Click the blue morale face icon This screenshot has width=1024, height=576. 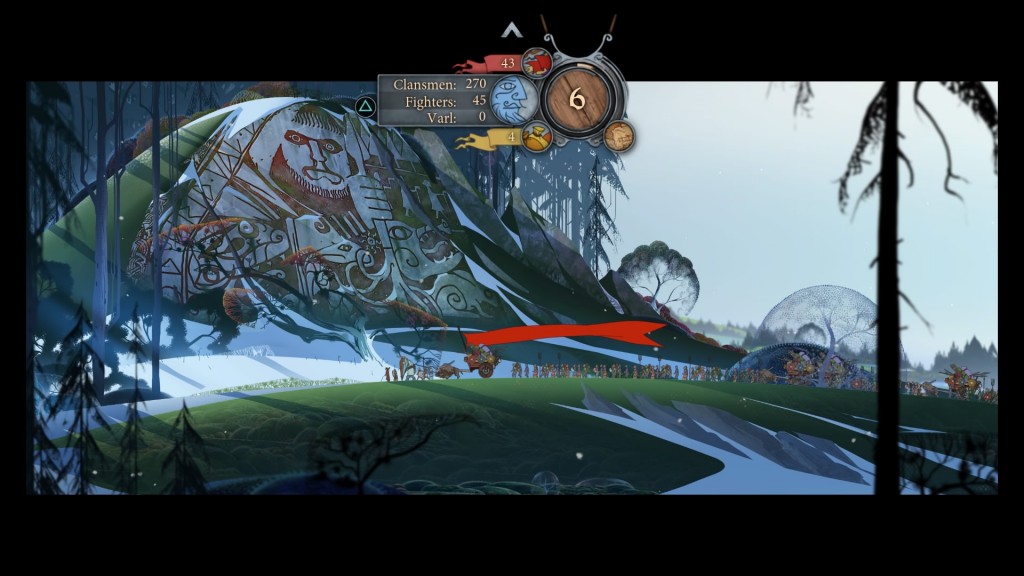coord(514,100)
